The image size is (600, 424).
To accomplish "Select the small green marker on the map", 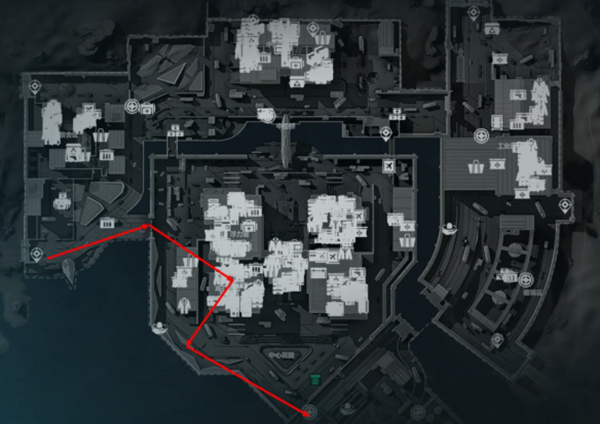I will (x=316, y=380).
